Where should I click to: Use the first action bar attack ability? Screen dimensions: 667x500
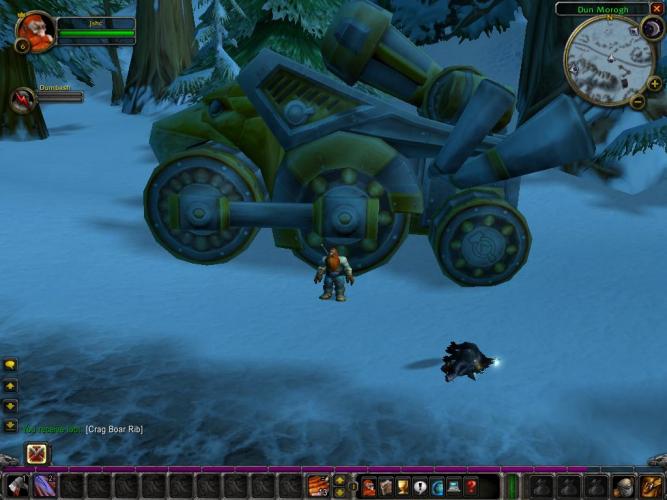[x=17, y=487]
